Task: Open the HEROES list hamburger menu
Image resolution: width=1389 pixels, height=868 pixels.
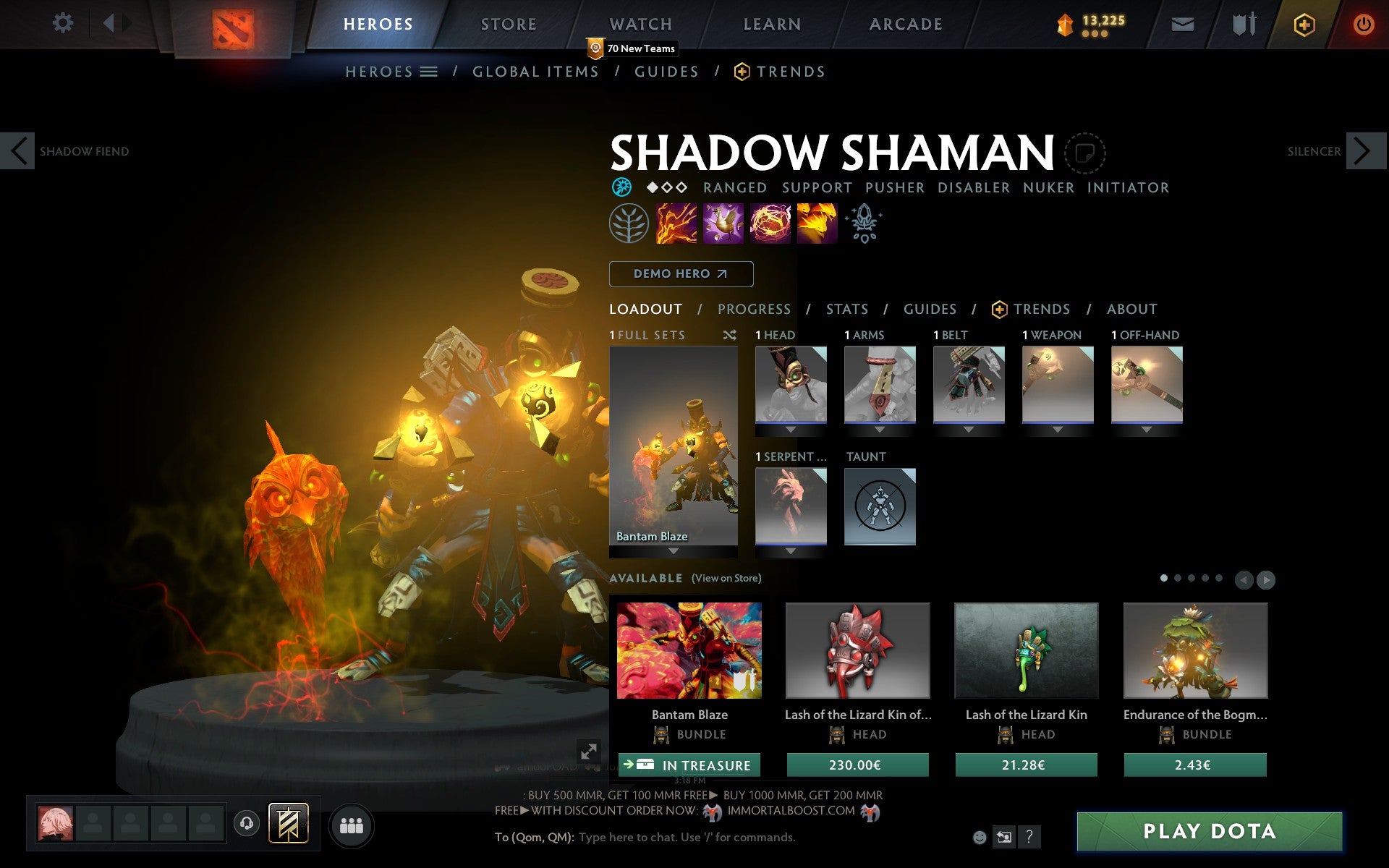Action: [430, 71]
